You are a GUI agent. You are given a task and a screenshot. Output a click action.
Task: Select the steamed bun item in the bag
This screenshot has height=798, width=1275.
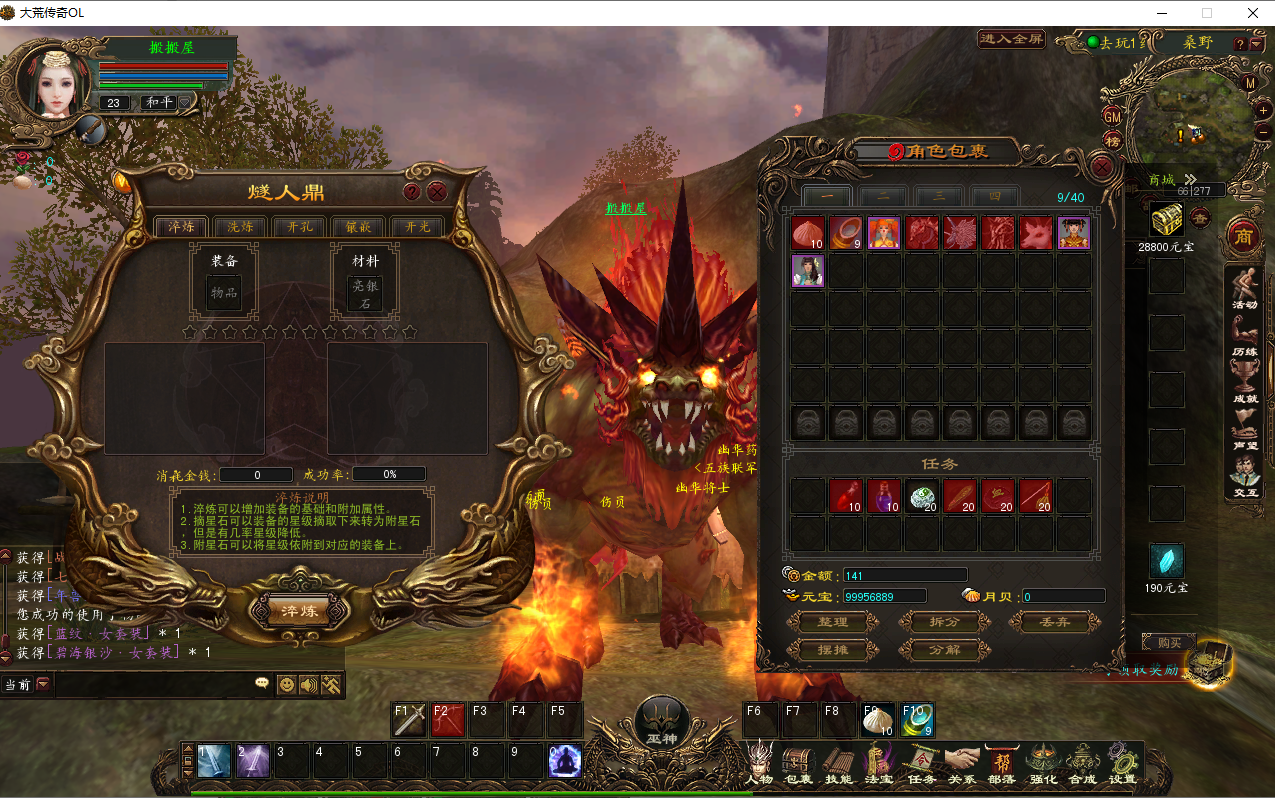808,233
